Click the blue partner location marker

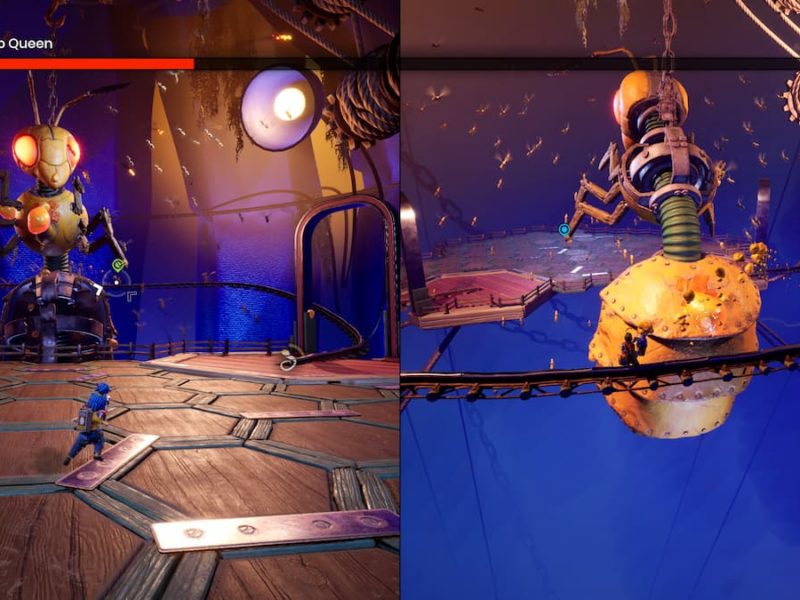[x=564, y=229]
